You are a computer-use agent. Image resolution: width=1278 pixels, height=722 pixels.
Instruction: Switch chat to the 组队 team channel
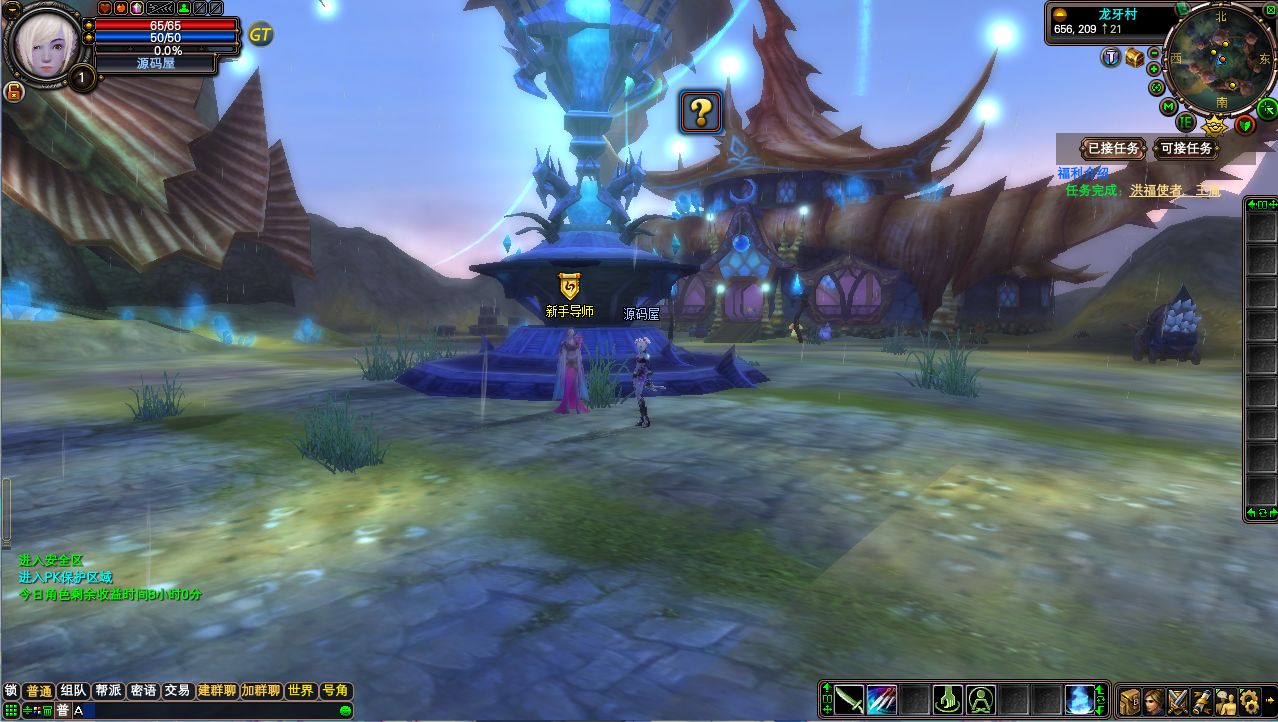coord(73,691)
